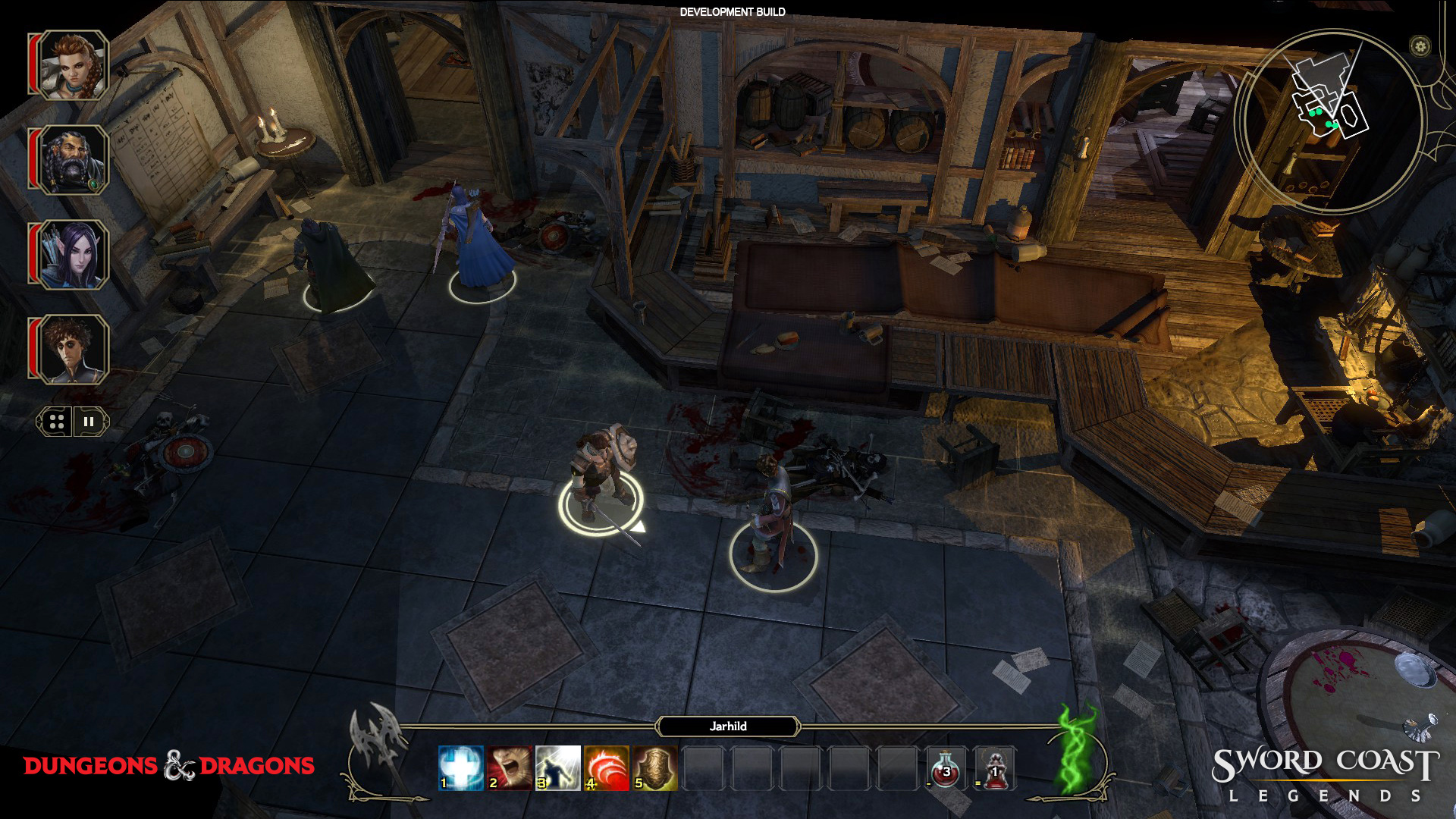
Task: Trigger the glowing figure ability in slot 3
Action: (x=557, y=767)
